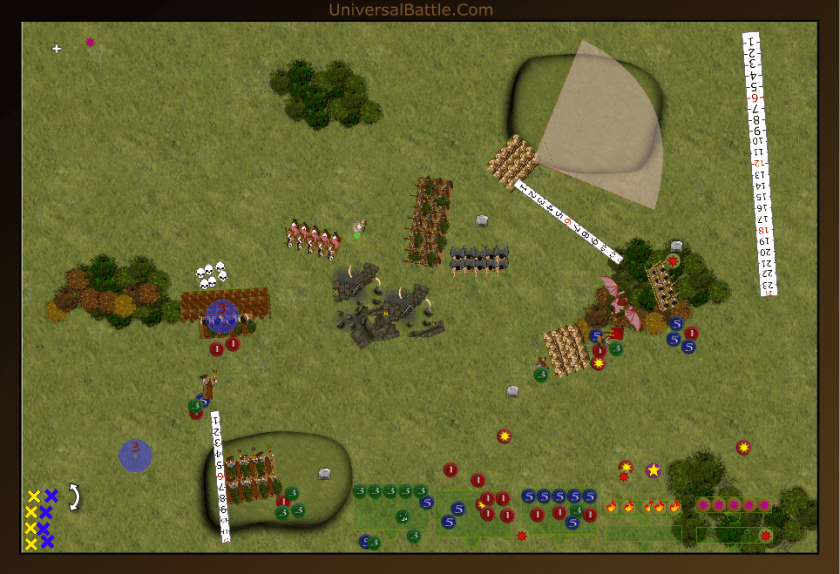Open the UniversalBattle.Com title link
840x574 pixels.
pos(410,10)
